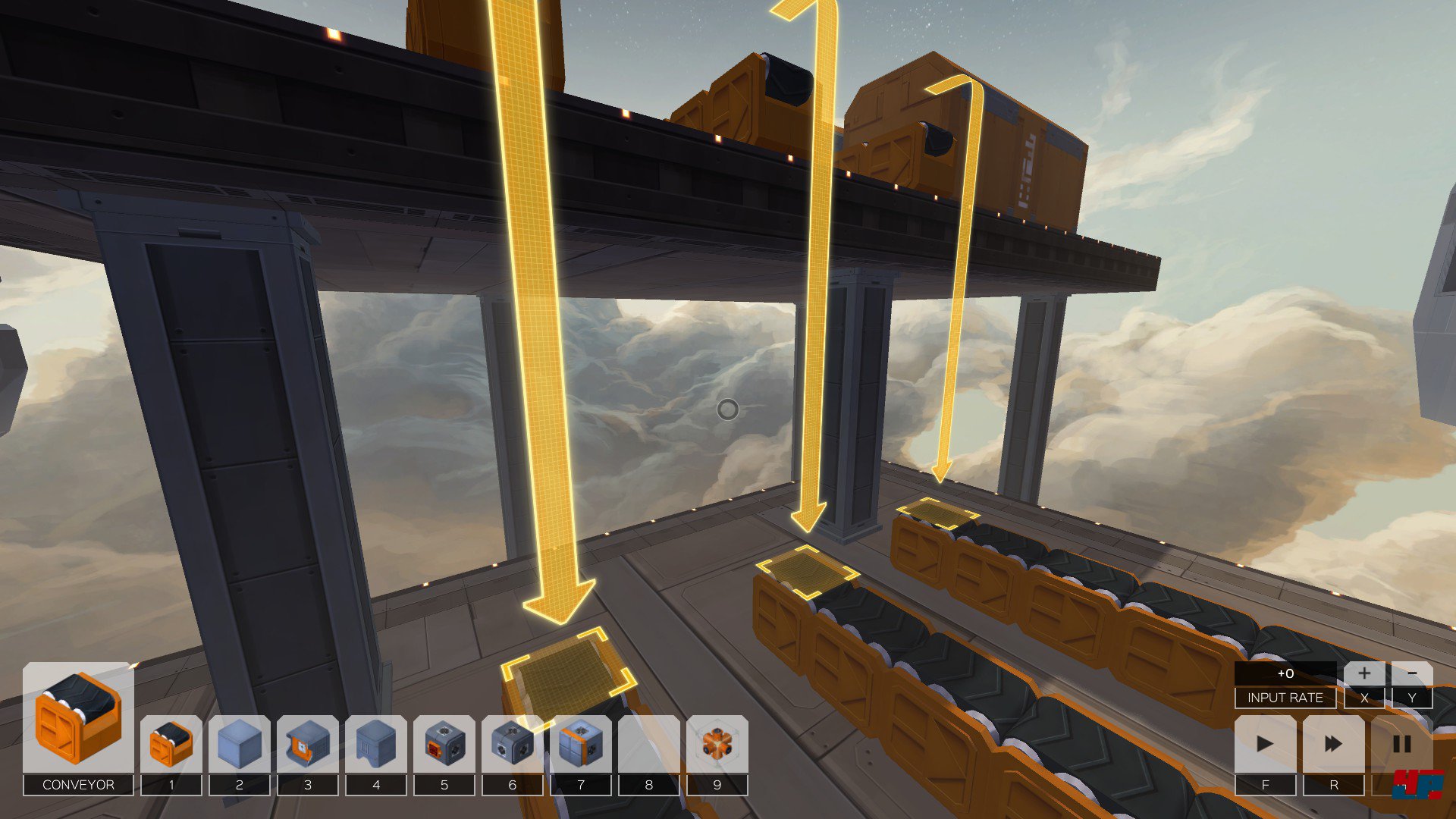Pick the orange-panel block in slot 3
The width and height of the screenshot is (1456, 819).
pyautogui.click(x=307, y=744)
